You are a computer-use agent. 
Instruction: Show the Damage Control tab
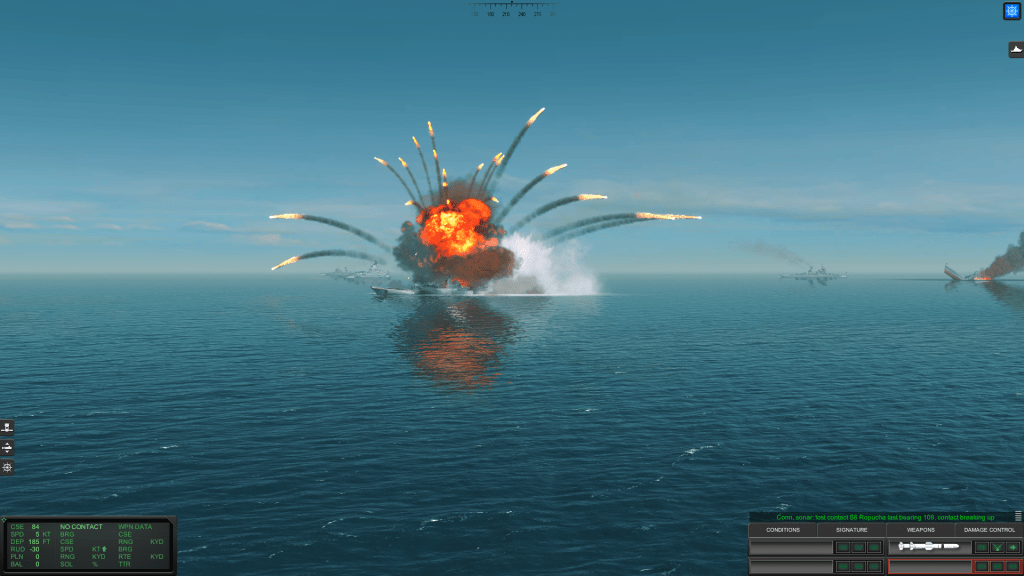click(x=988, y=530)
